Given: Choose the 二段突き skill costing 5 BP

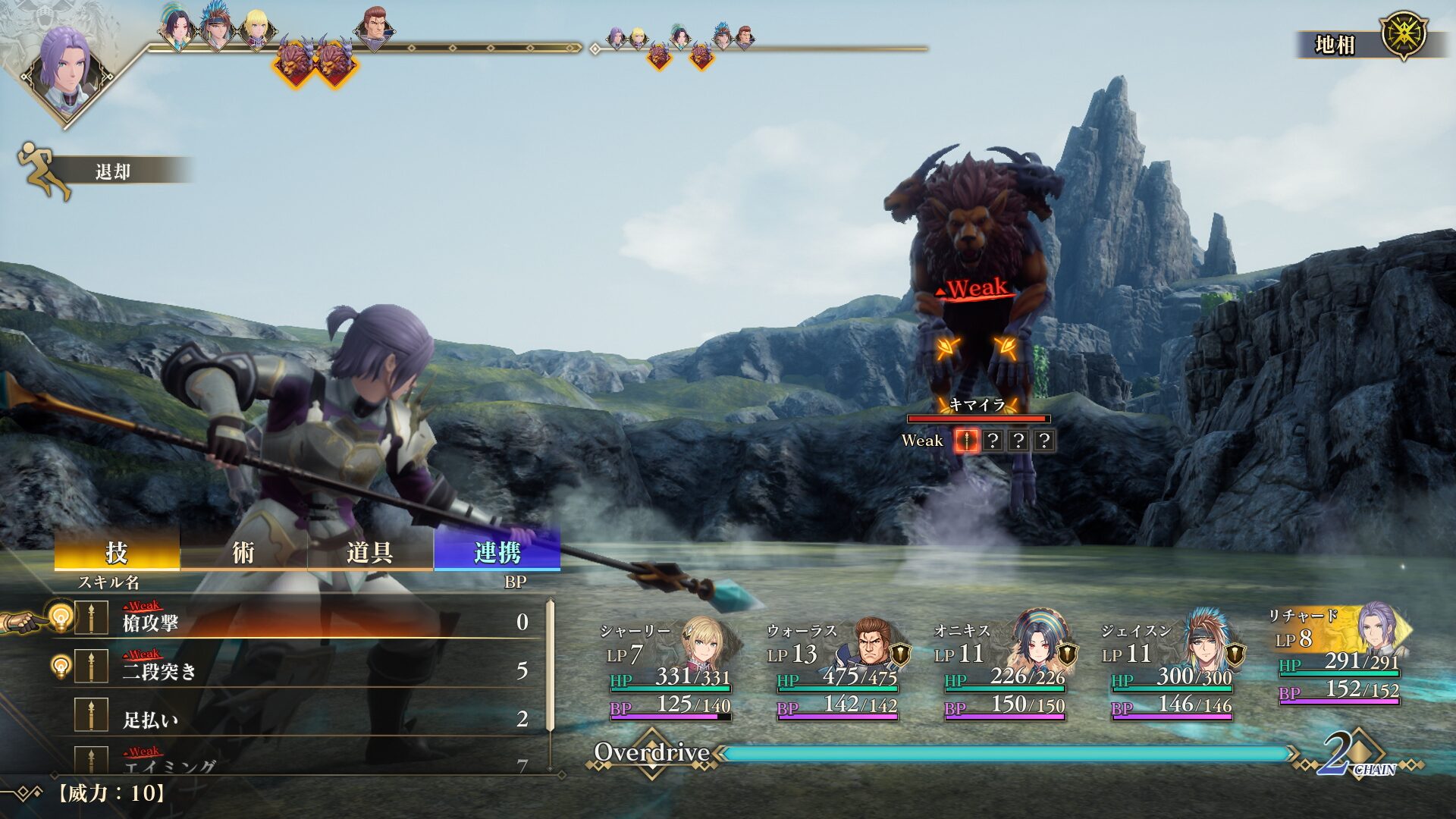Looking at the screenshot, I should 303,670.
